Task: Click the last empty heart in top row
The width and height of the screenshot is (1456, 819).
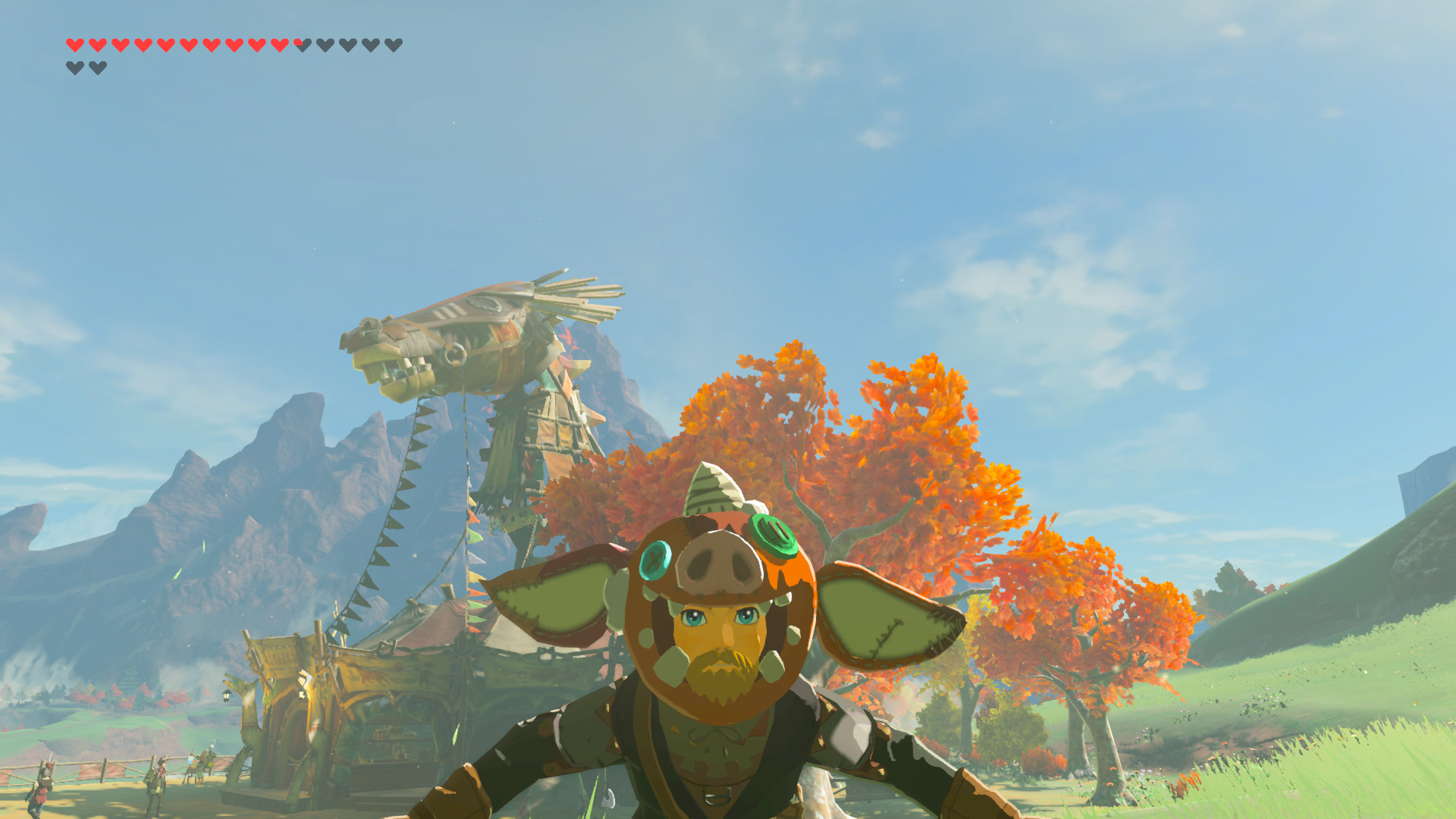Action: (394, 45)
